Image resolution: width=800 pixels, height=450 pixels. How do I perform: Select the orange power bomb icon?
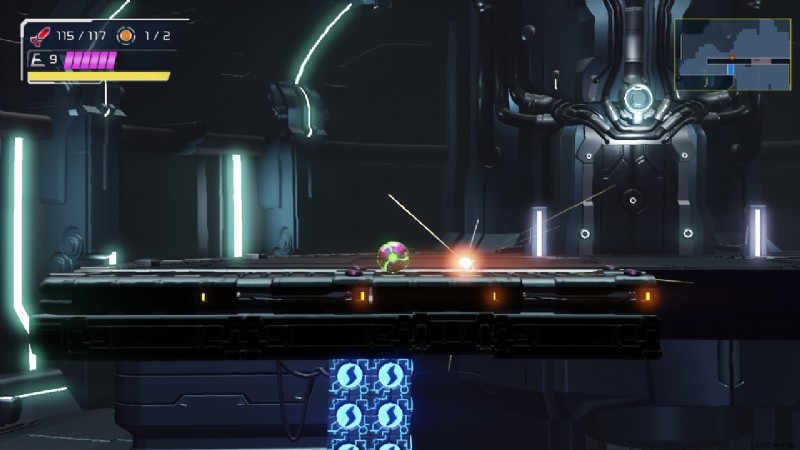[x=126, y=36]
